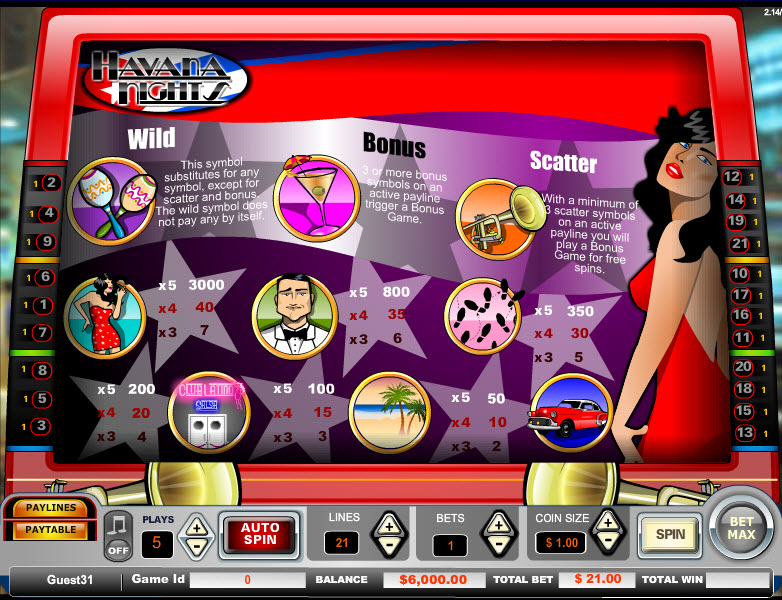Image resolution: width=782 pixels, height=600 pixels.
Task: Select payline marker number 21
Action: click(741, 243)
